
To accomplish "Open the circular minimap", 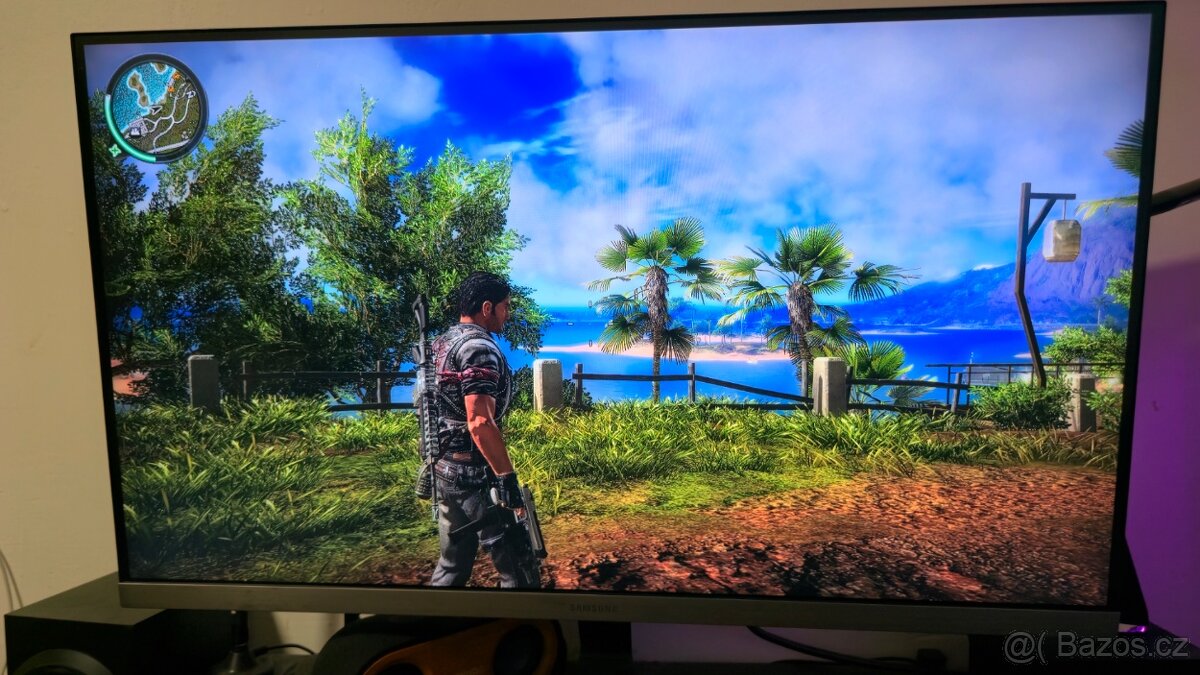I will (x=156, y=106).
